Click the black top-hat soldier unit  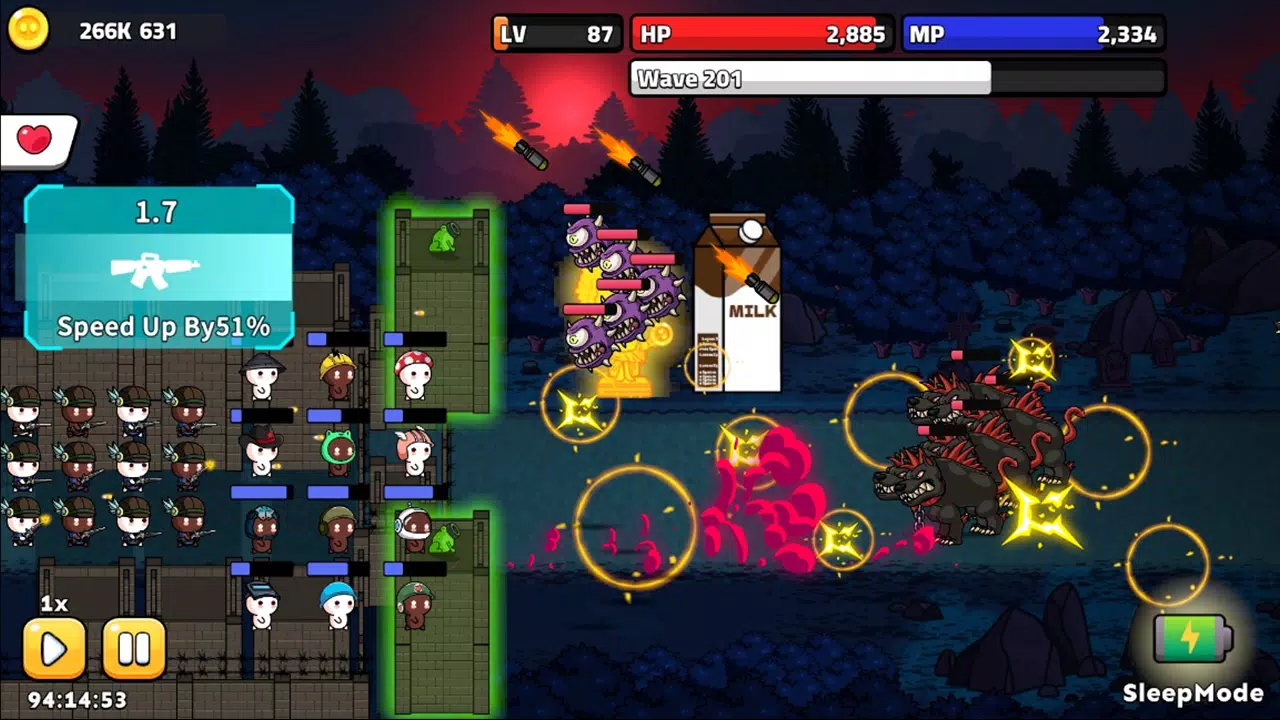(x=262, y=450)
